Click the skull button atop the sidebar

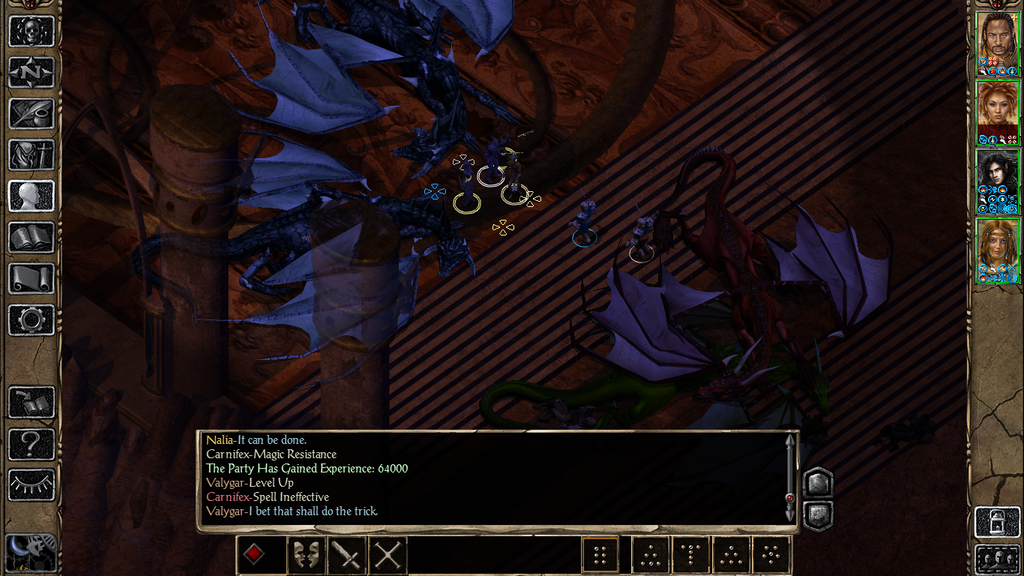pyautogui.click(x=31, y=31)
